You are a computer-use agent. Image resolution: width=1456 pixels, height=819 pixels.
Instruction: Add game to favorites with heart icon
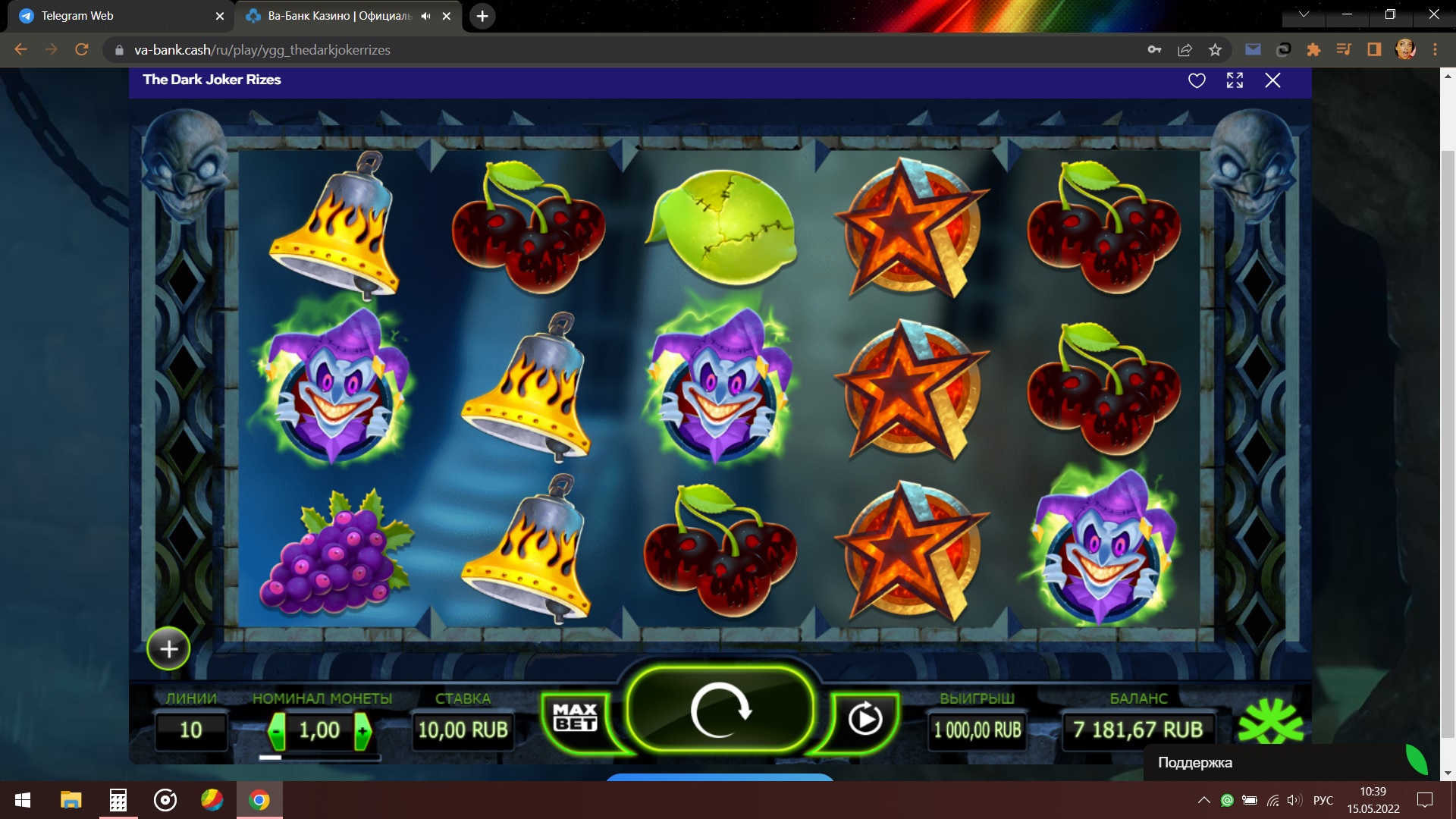1197,80
